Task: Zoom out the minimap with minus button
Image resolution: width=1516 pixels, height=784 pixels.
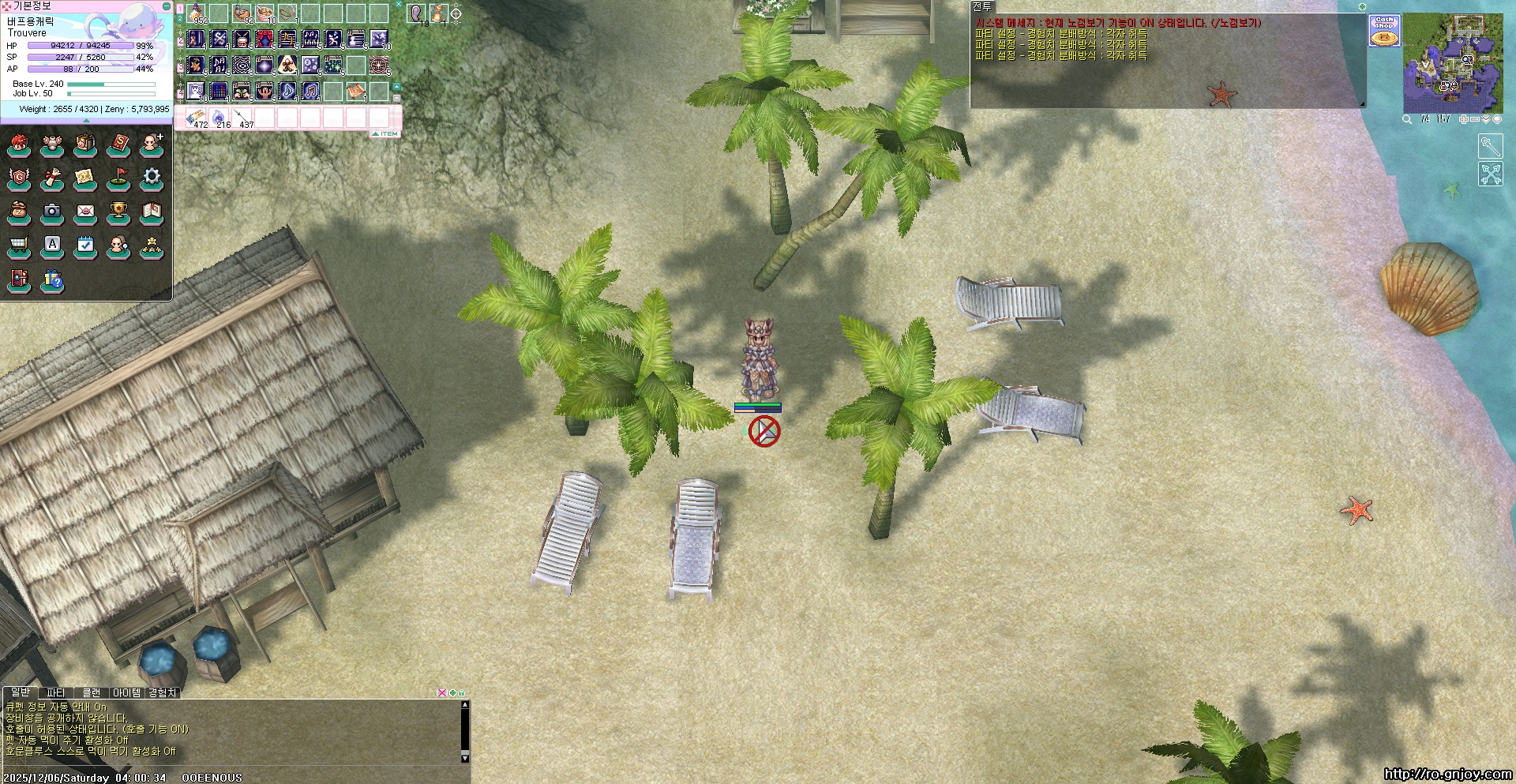Action: 1475,119
